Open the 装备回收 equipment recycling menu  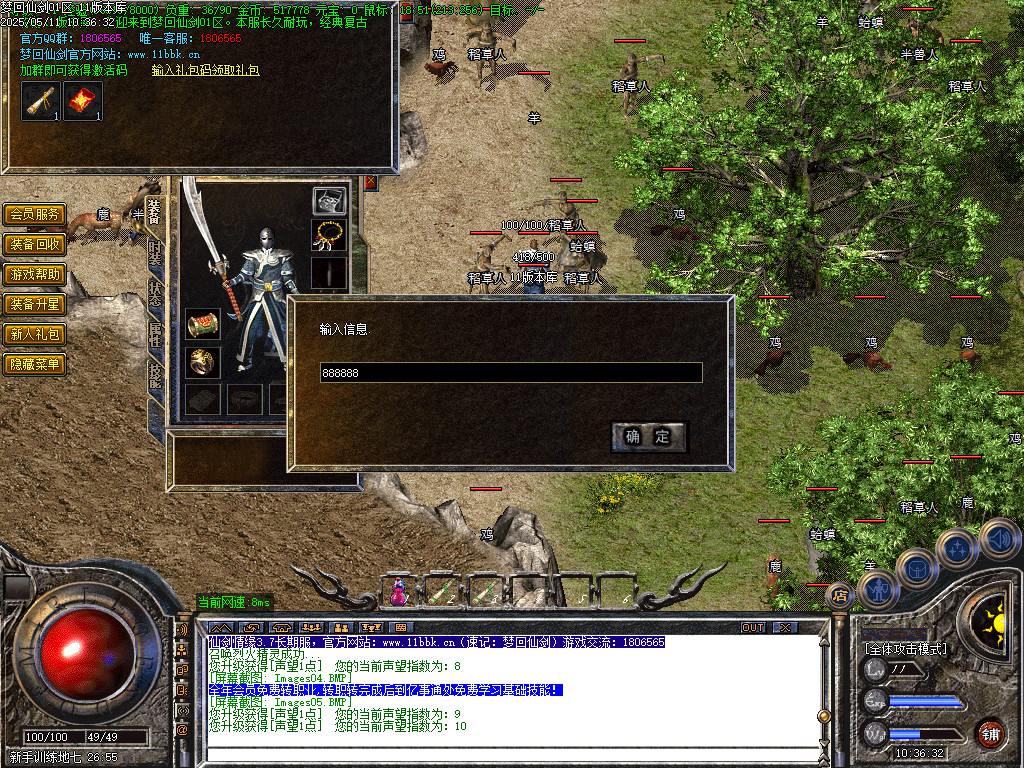(35, 245)
